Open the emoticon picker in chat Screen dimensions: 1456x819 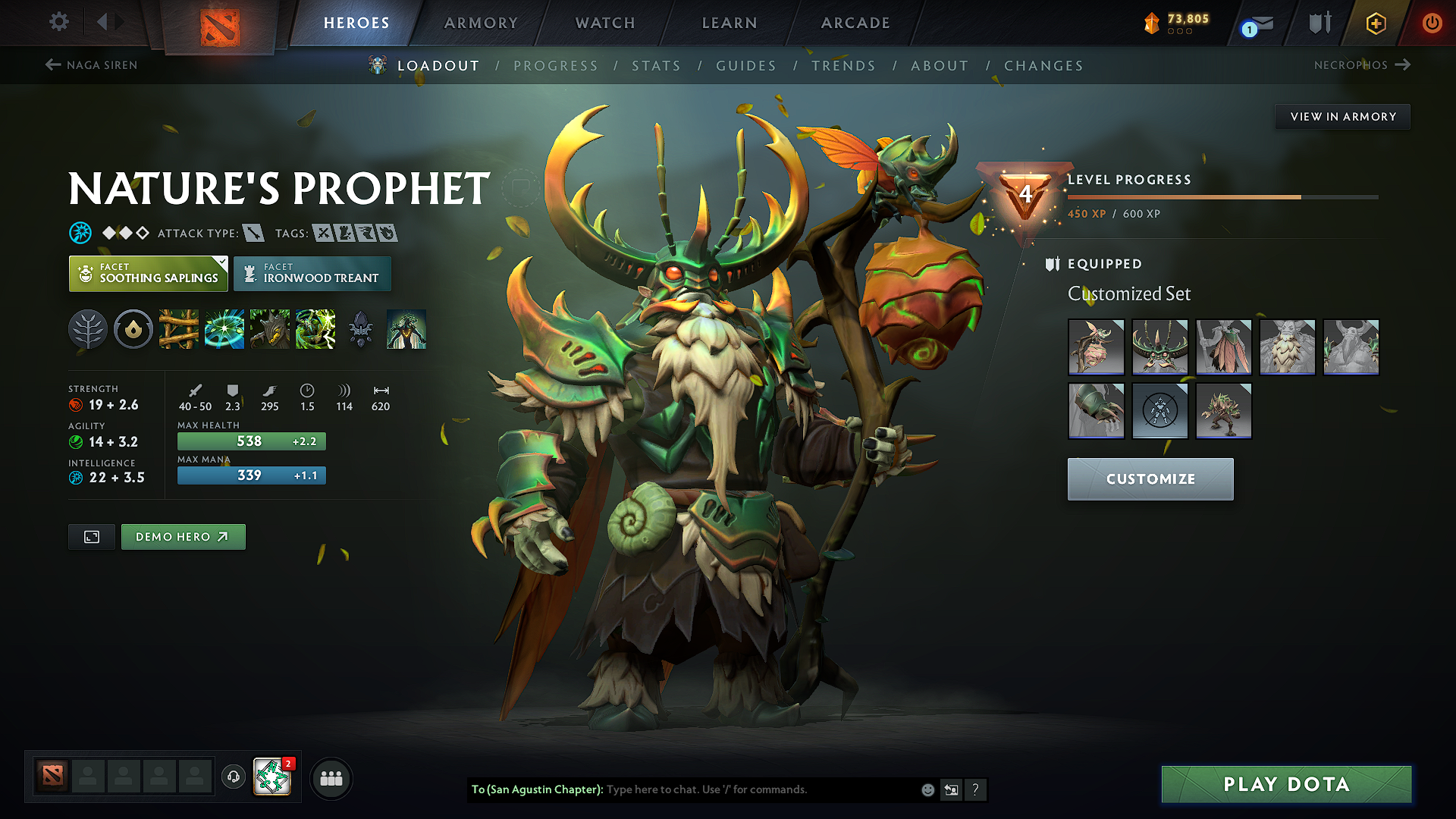[927, 789]
